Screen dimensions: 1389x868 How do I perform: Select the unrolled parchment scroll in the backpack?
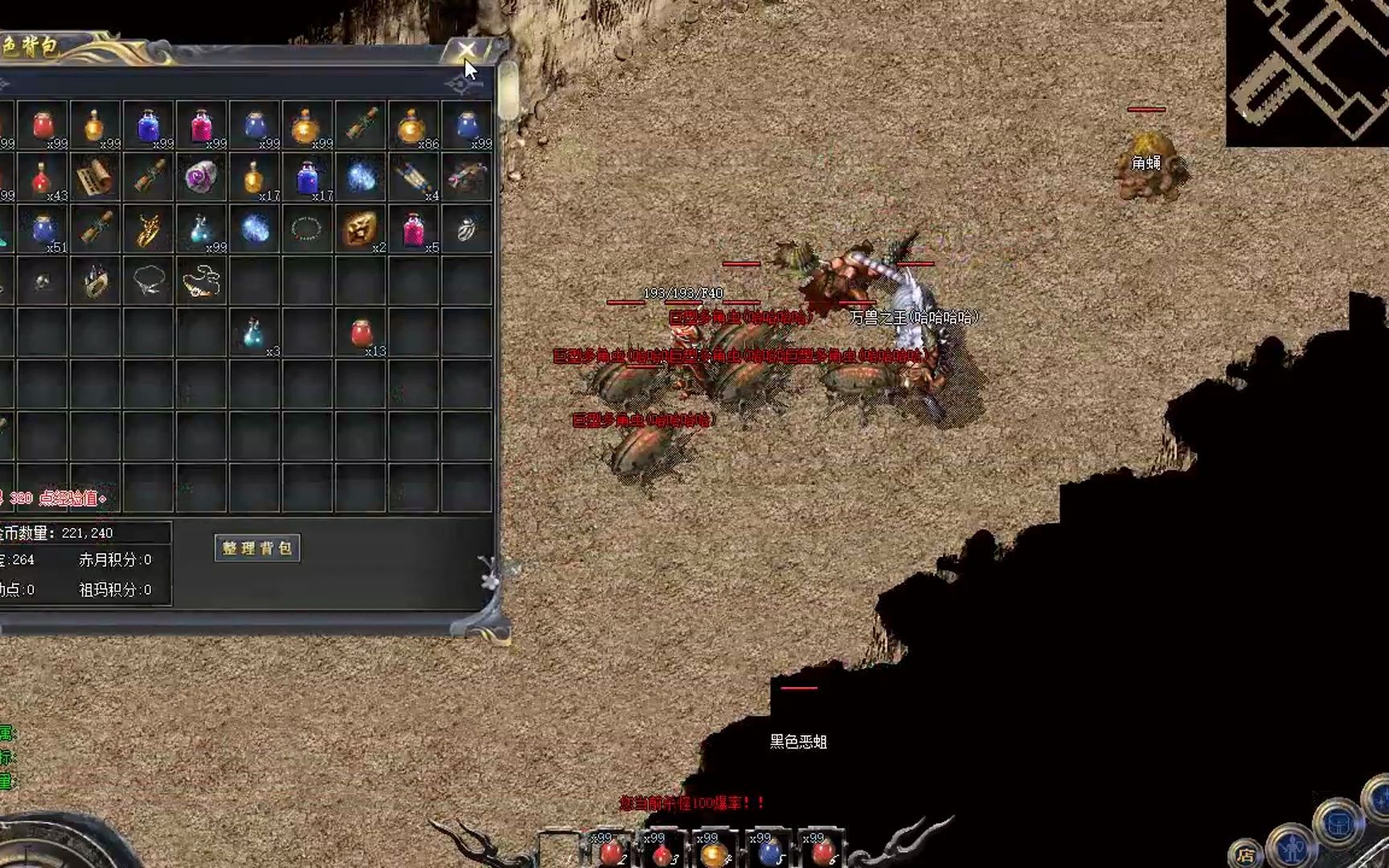pyautogui.click(x=95, y=178)
